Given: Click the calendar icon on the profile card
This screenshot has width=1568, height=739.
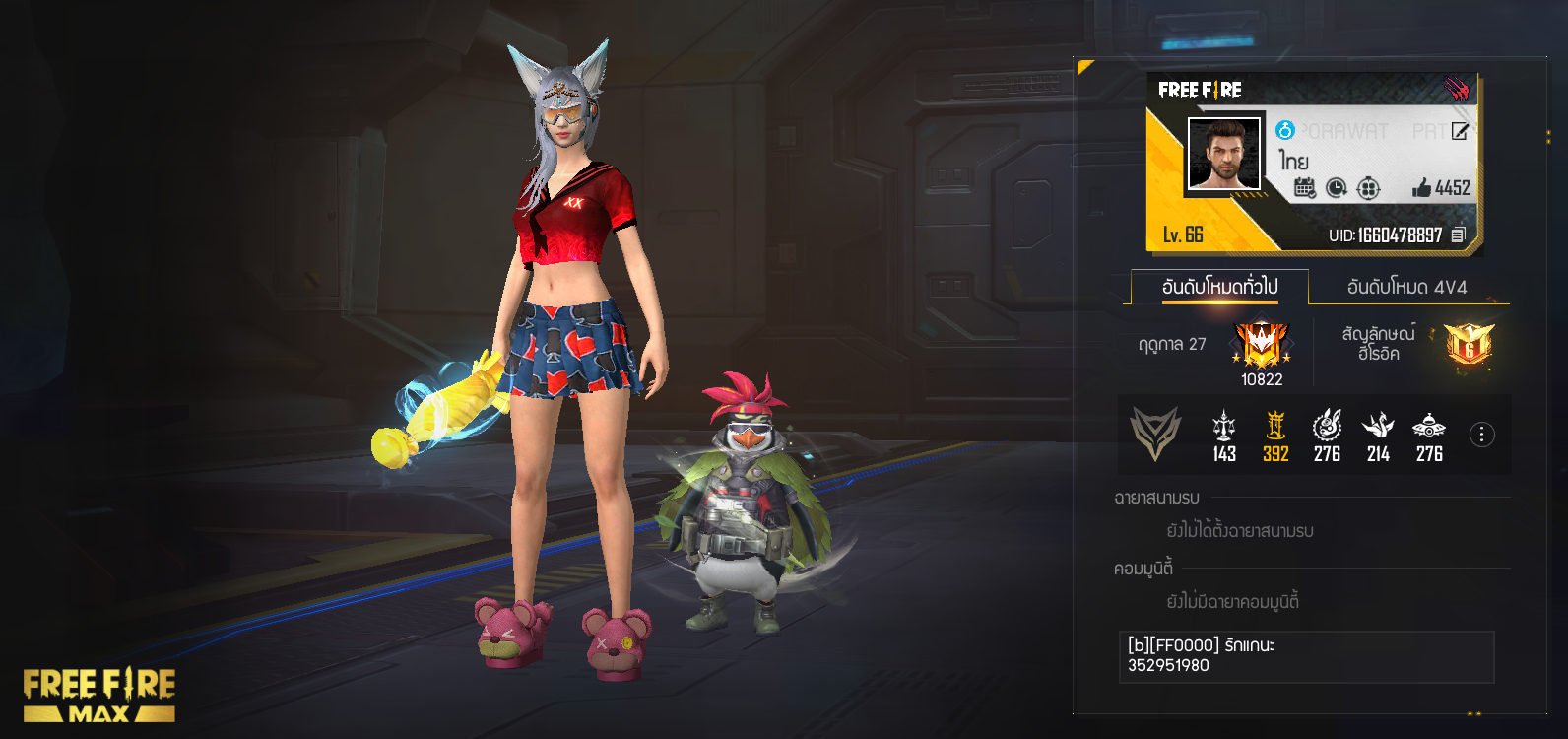Looking at the screenshot, I should pyautogui.click(x=1305, y=187).
